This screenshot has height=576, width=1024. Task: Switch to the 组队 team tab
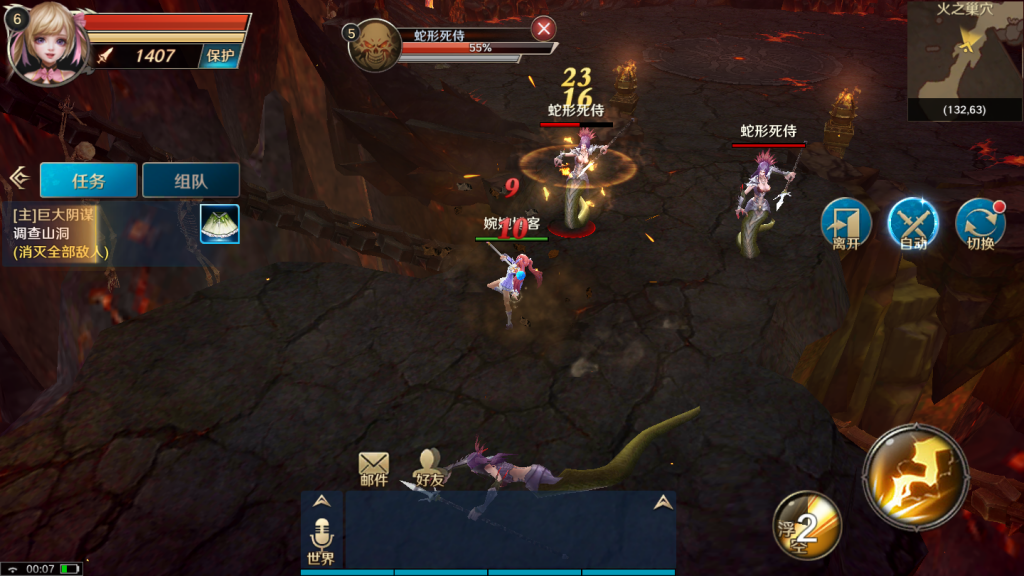tap(191, 181)
